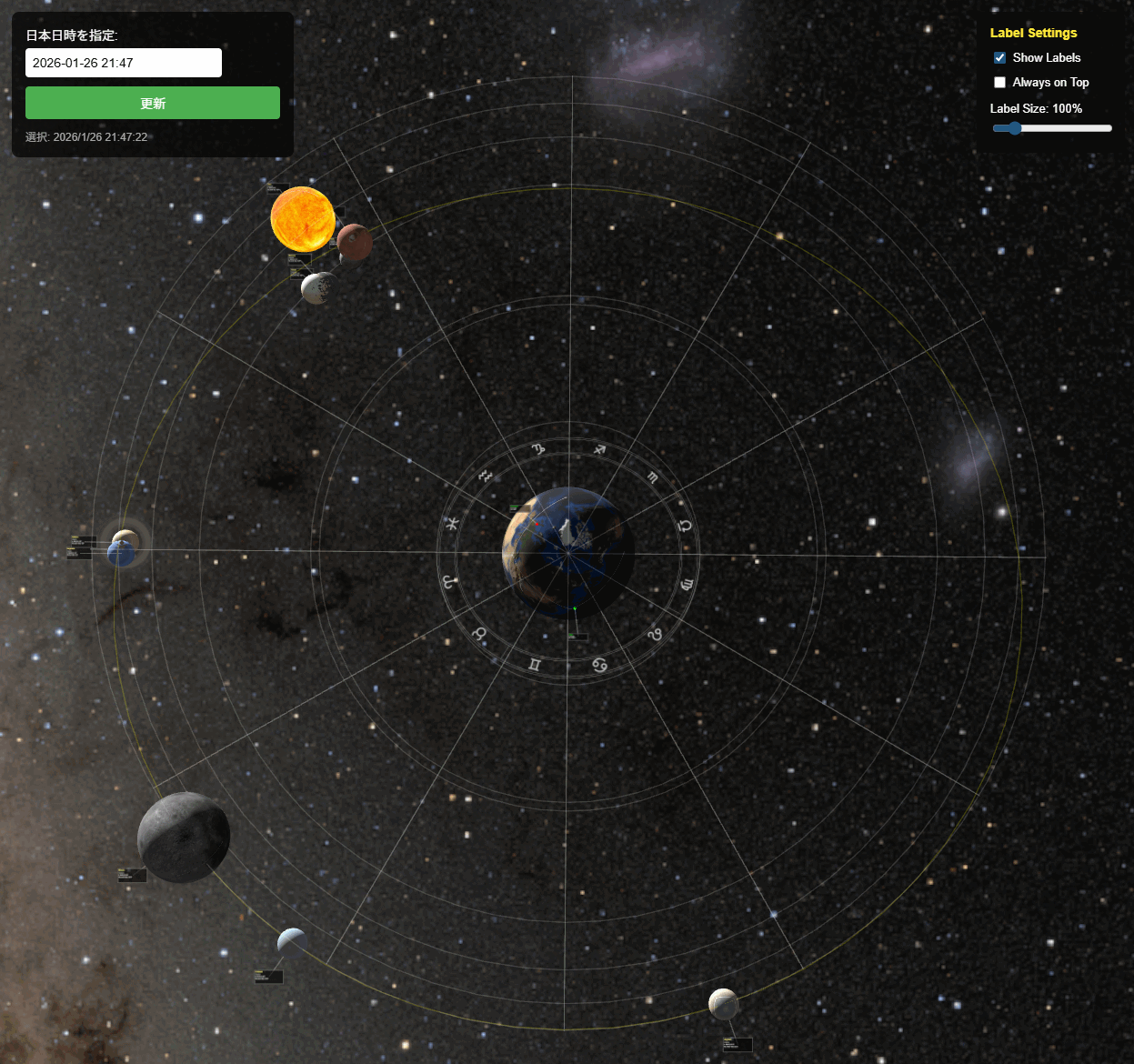This screenshot has width=1134, height=1064.
Task: Toggle the Show Labels checkbox
Action: point(1000,57)
